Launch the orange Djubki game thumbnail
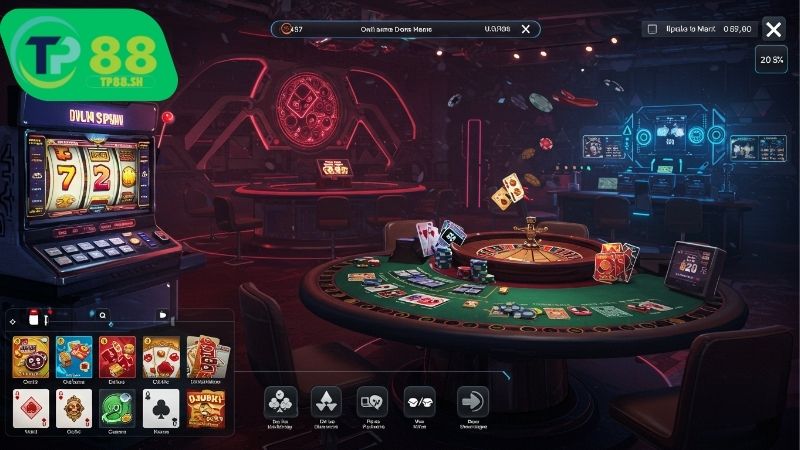Image resolution: width=800 pixels, height=450 pixels. [206, 408]
